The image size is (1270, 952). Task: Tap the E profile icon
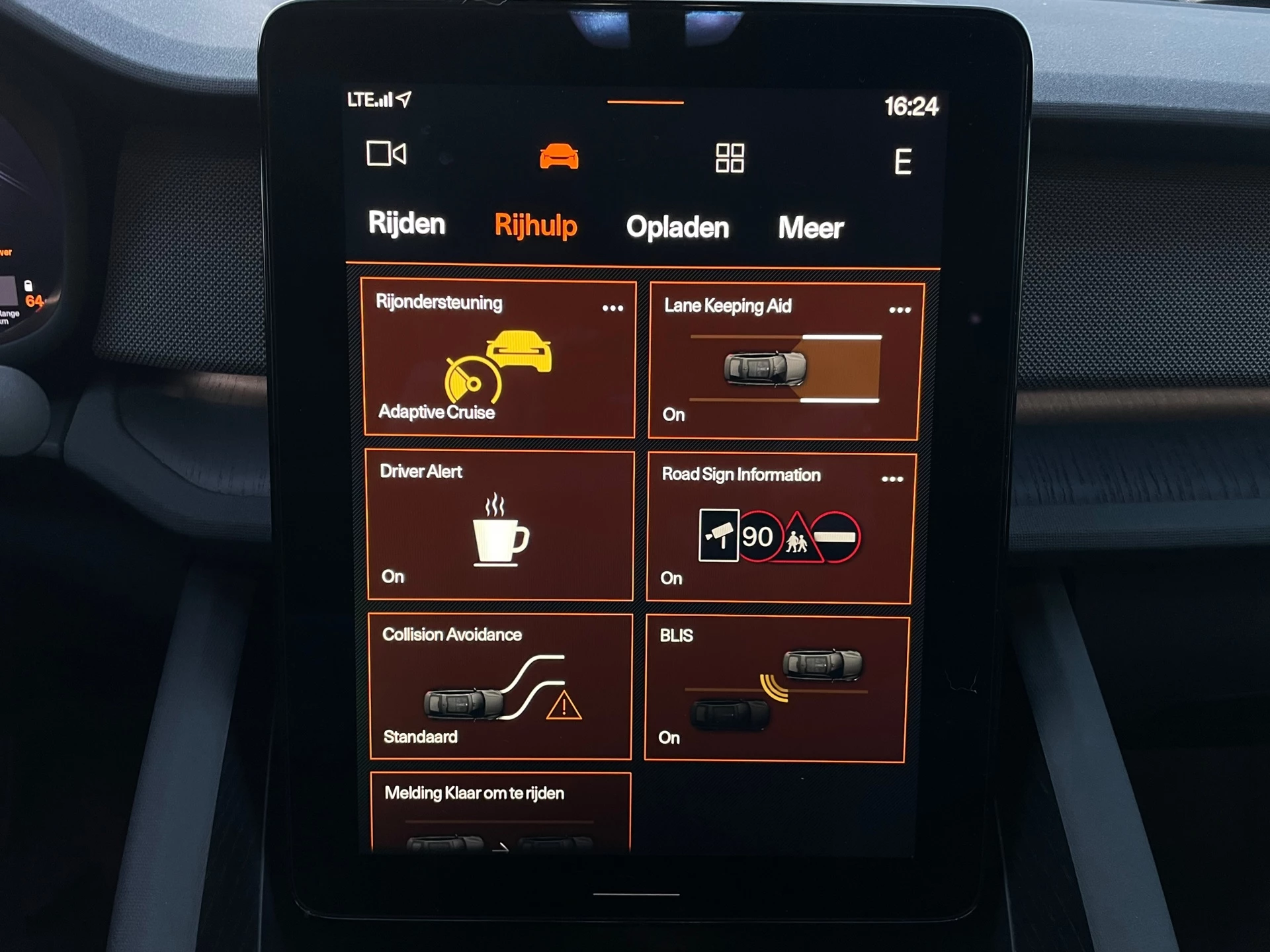coord(903,161)
